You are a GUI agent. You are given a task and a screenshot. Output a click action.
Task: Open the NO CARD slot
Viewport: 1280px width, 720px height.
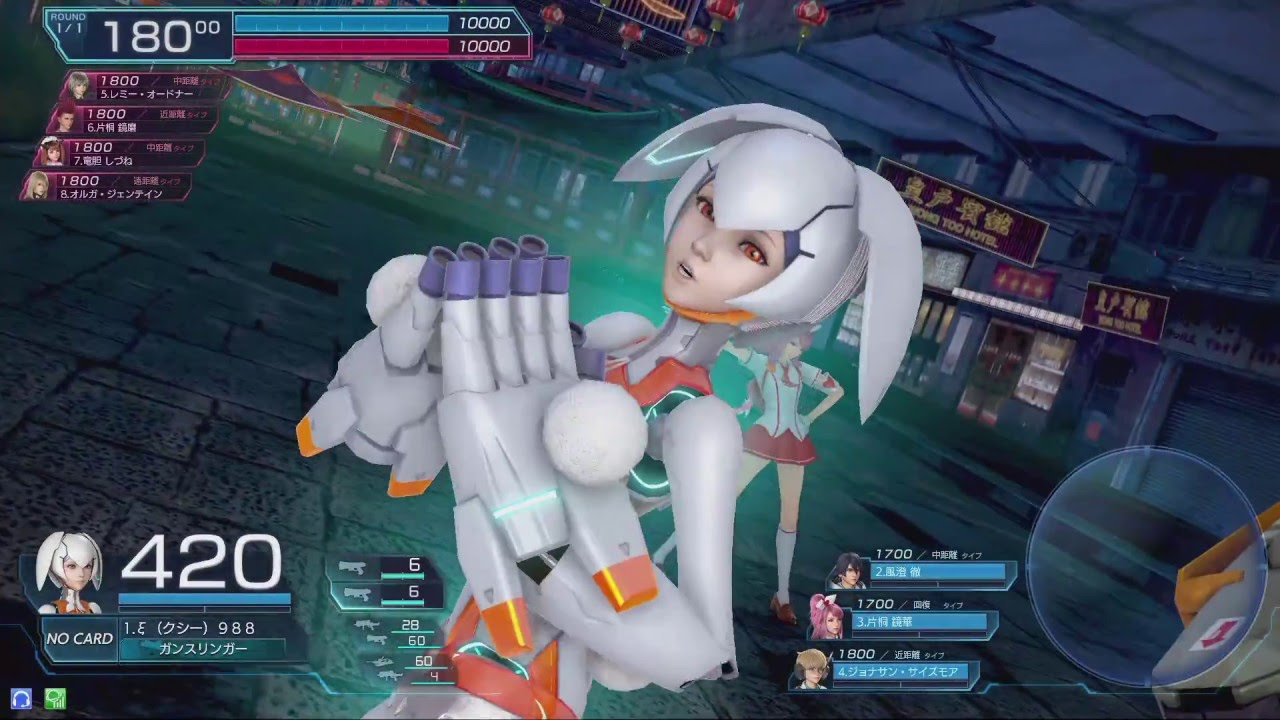click(x=79, y=639)
